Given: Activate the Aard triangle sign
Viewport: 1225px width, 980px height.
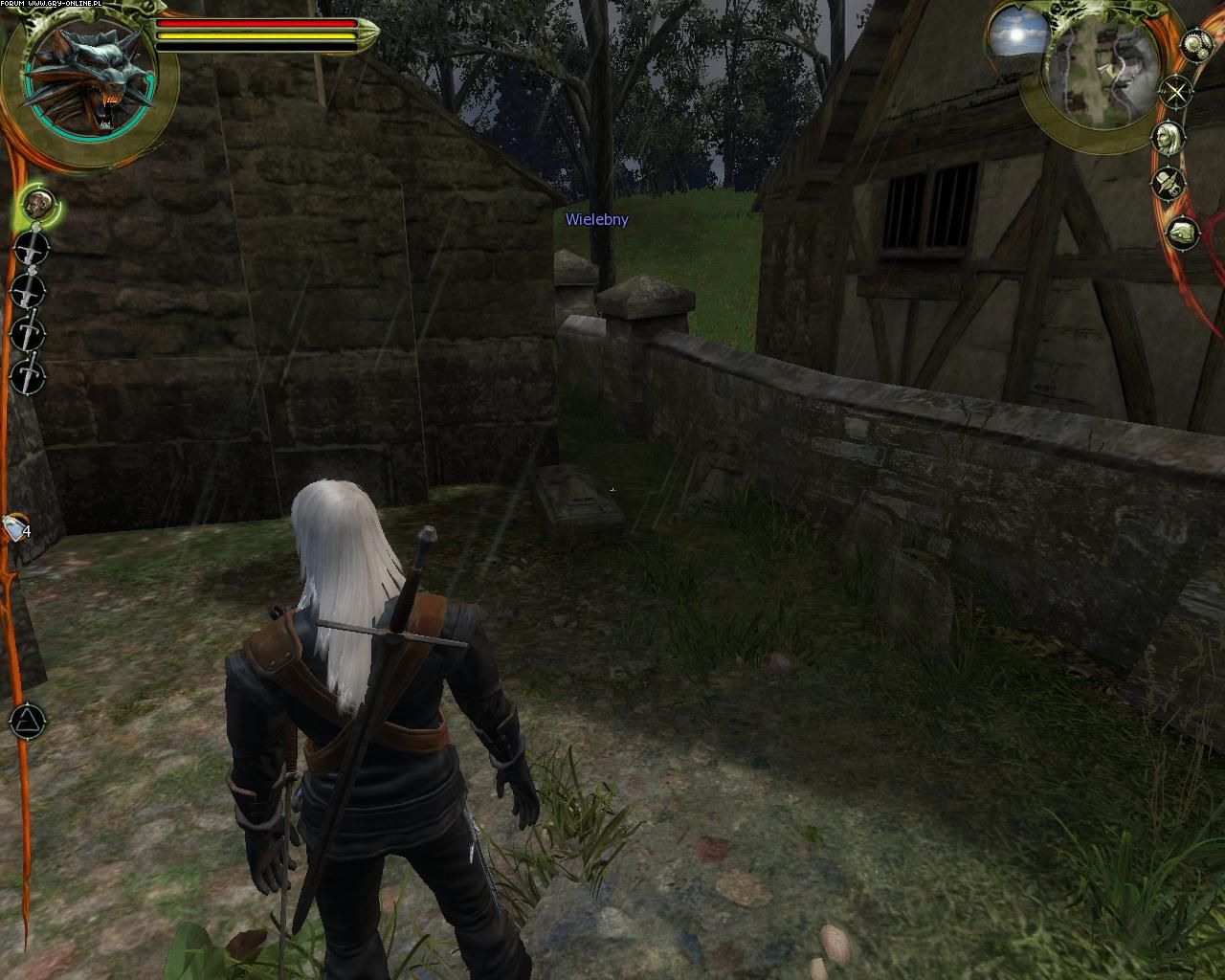Looking at the screenshot, I should (x=27, y=722).
